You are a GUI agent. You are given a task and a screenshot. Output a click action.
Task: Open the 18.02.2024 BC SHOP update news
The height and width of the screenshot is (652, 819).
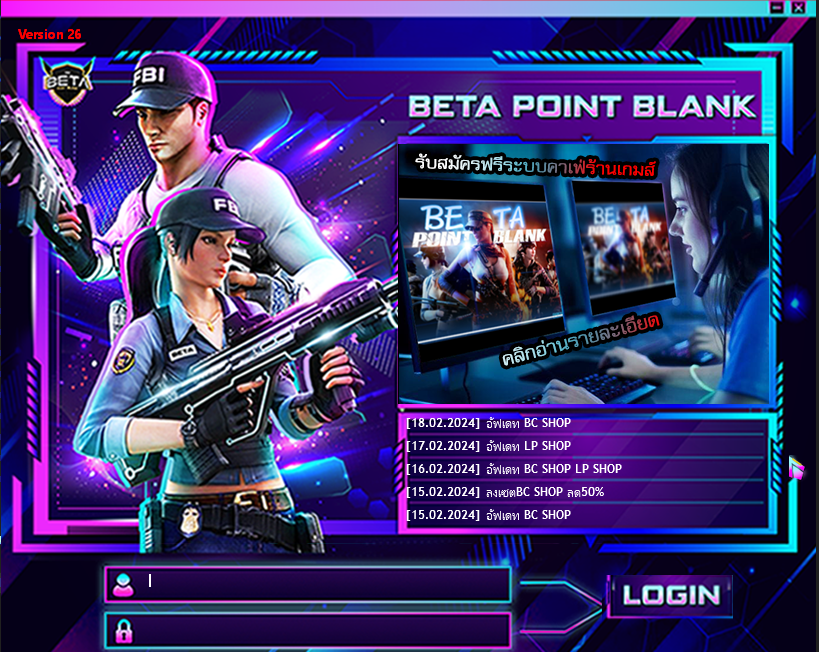[585, 423]
